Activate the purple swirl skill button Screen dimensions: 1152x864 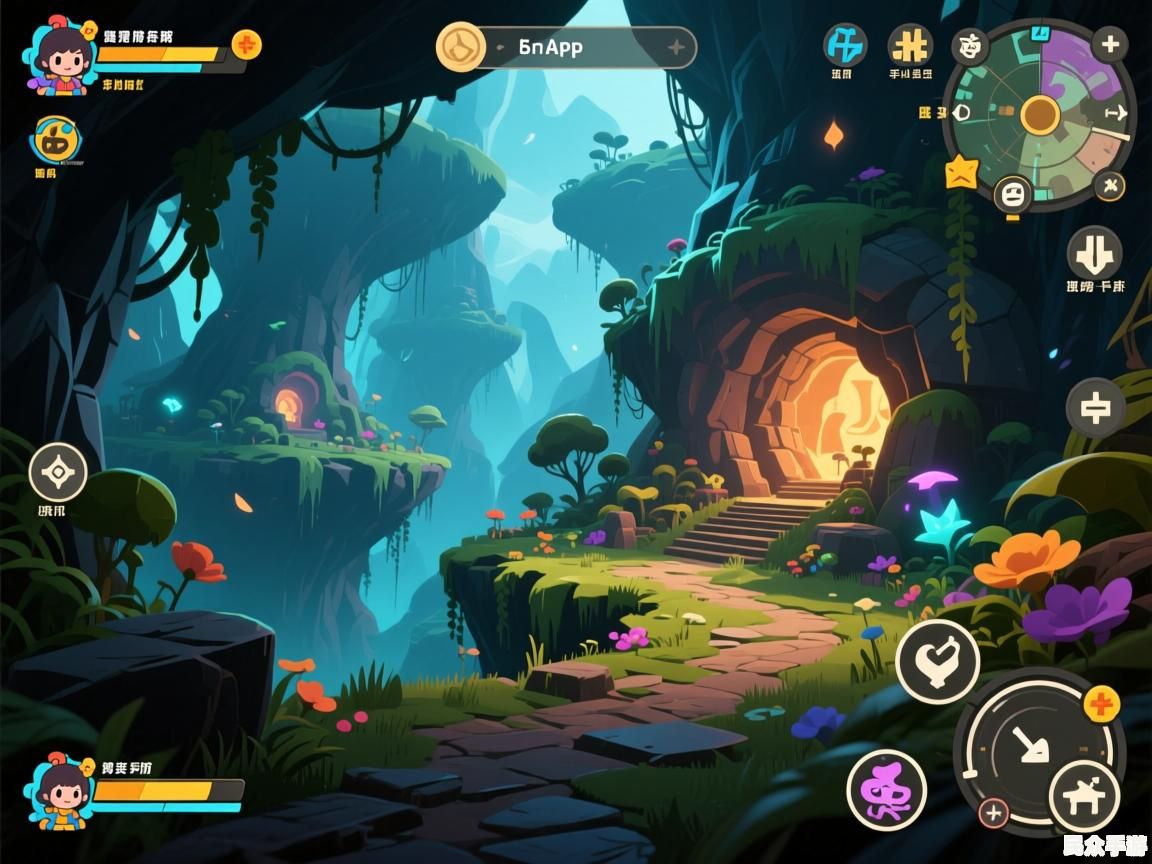click(x=886, y=790)
